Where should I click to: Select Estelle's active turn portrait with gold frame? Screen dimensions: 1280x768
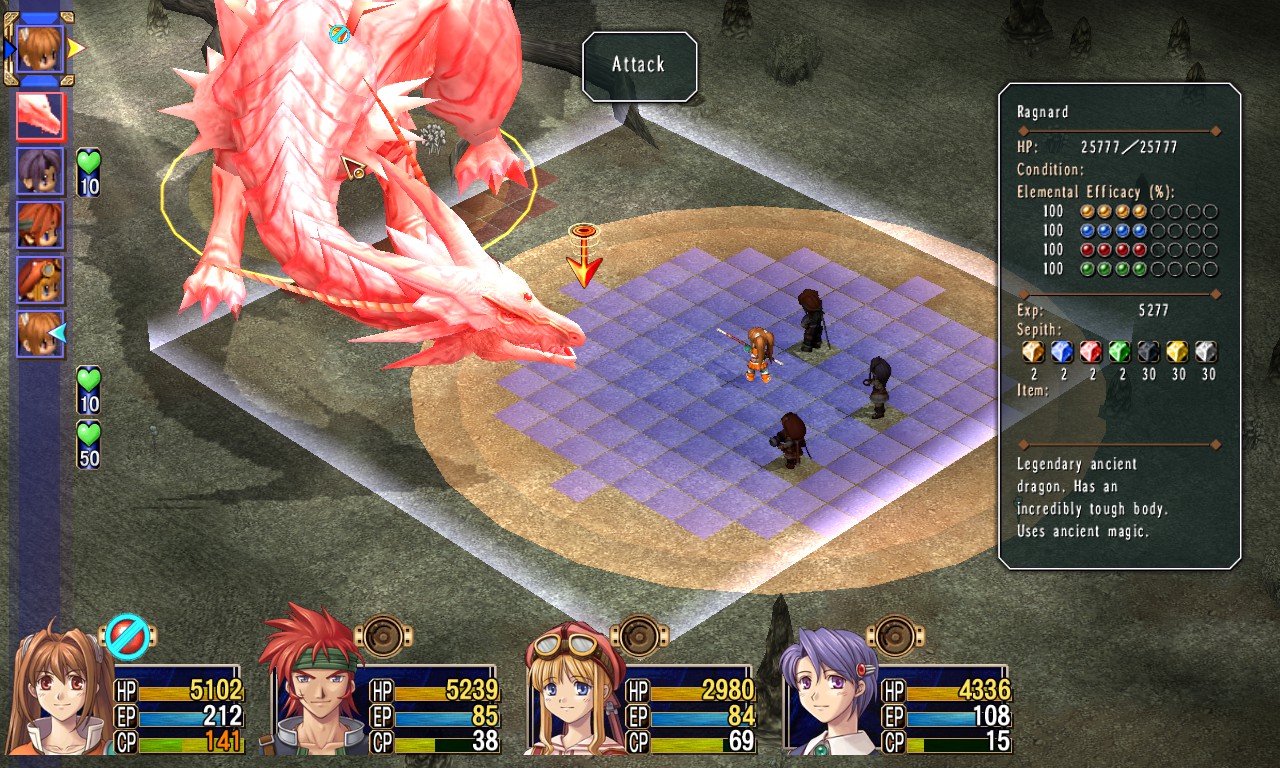click(x=40, y=48)
